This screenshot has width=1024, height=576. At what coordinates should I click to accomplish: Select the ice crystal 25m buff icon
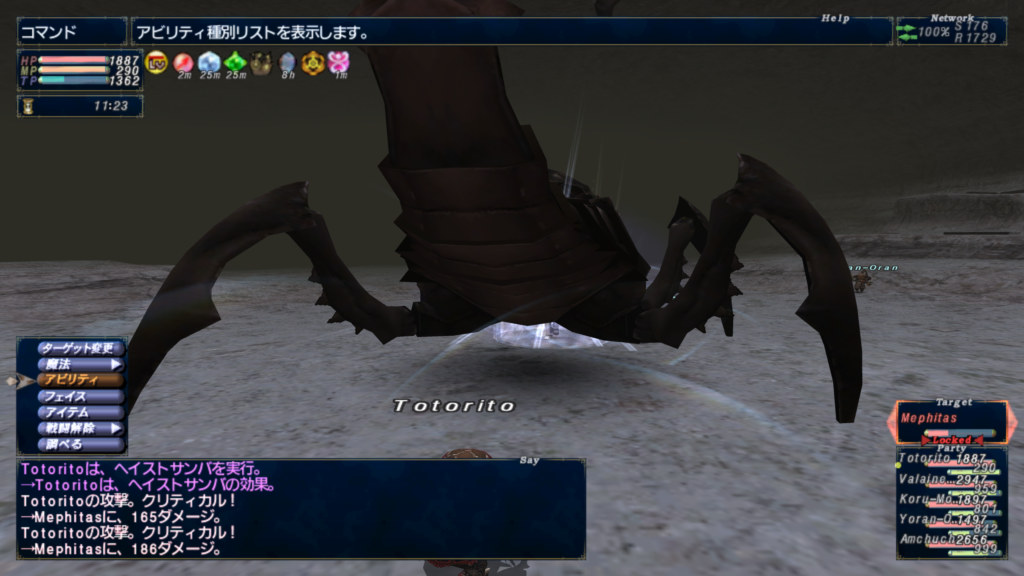pos(209,63)
